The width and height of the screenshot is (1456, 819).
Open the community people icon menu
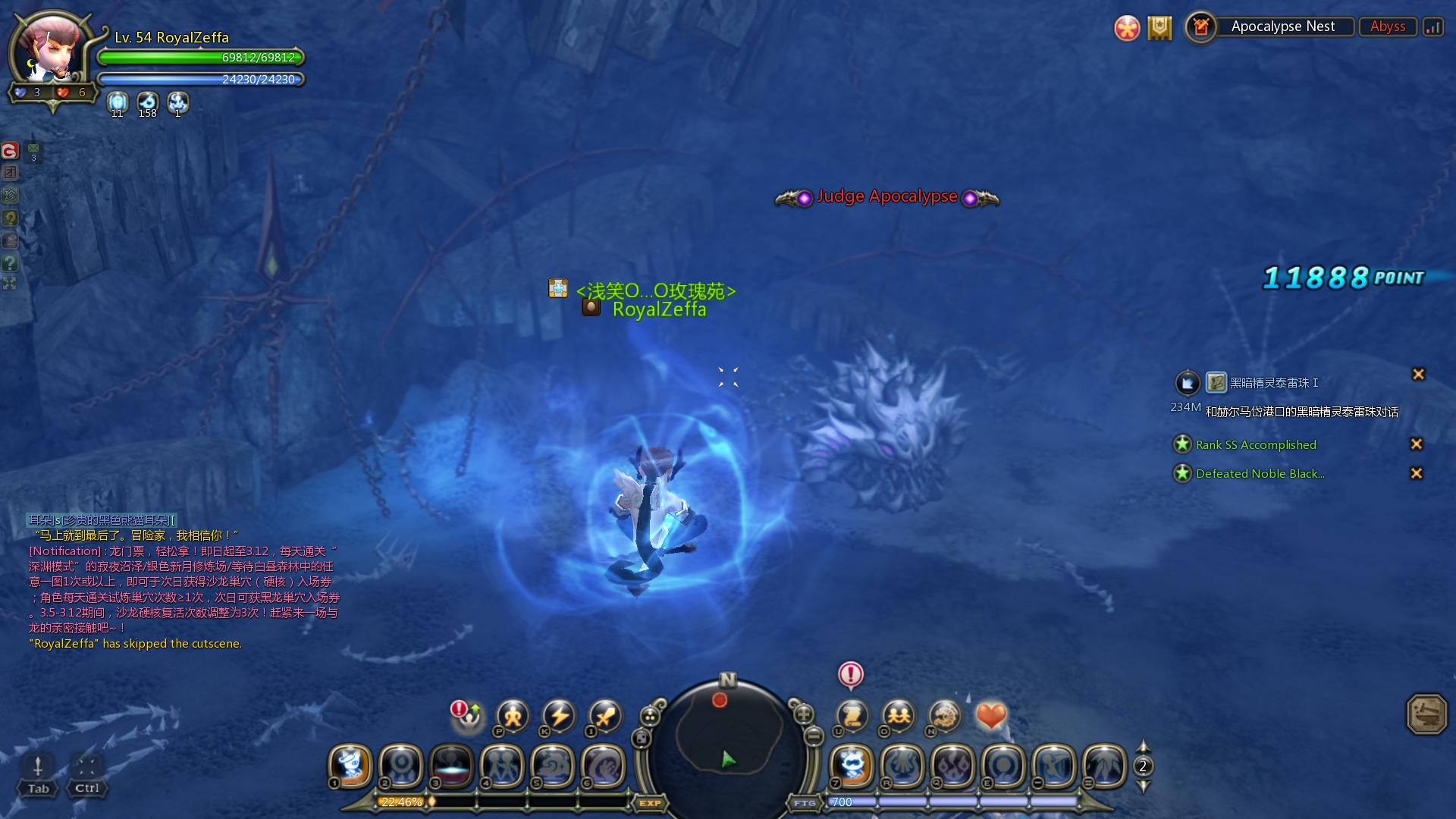899,715
